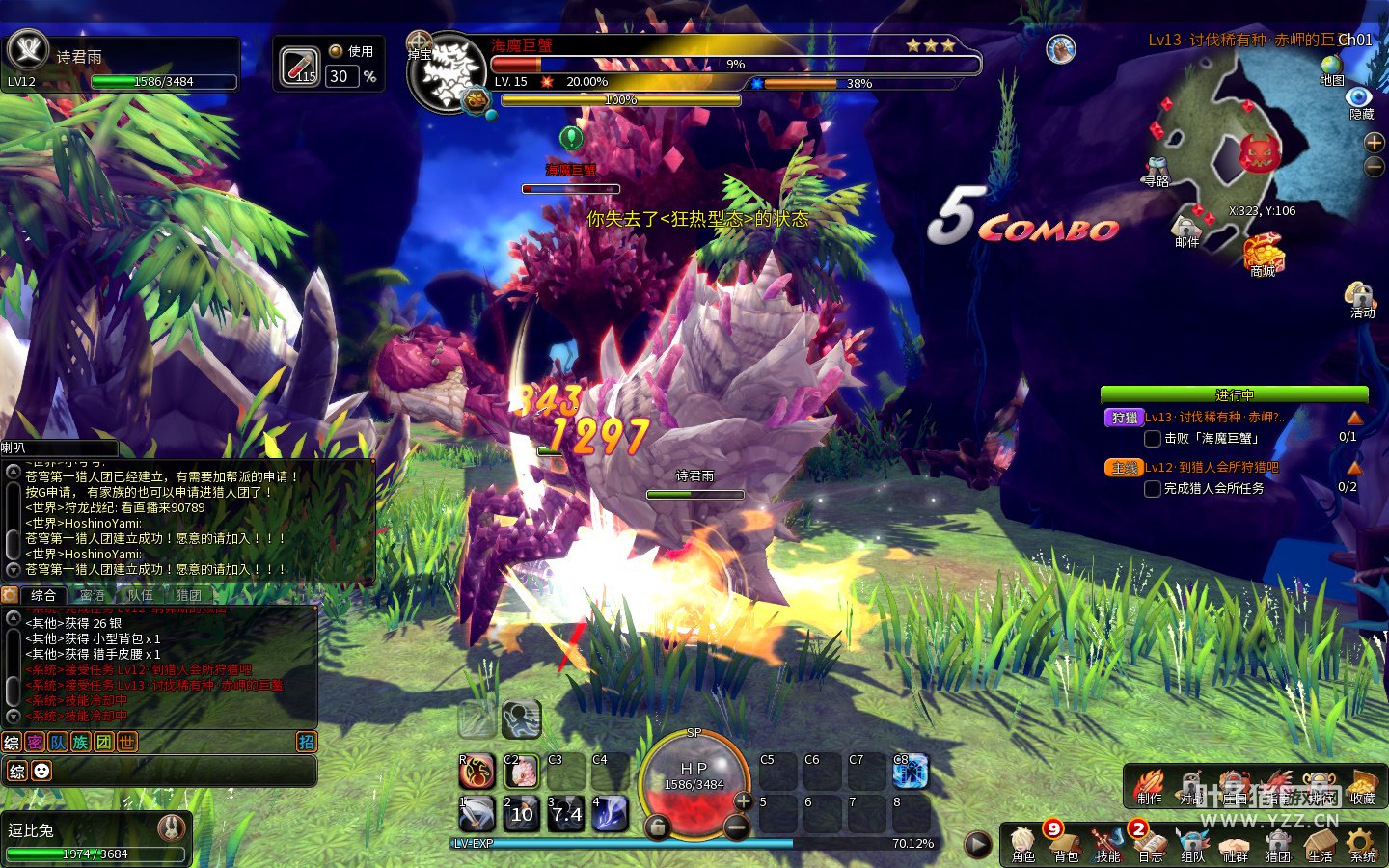1389x868 pixels.
Task: Open the 技能 skills menu
Action: 1107,844
